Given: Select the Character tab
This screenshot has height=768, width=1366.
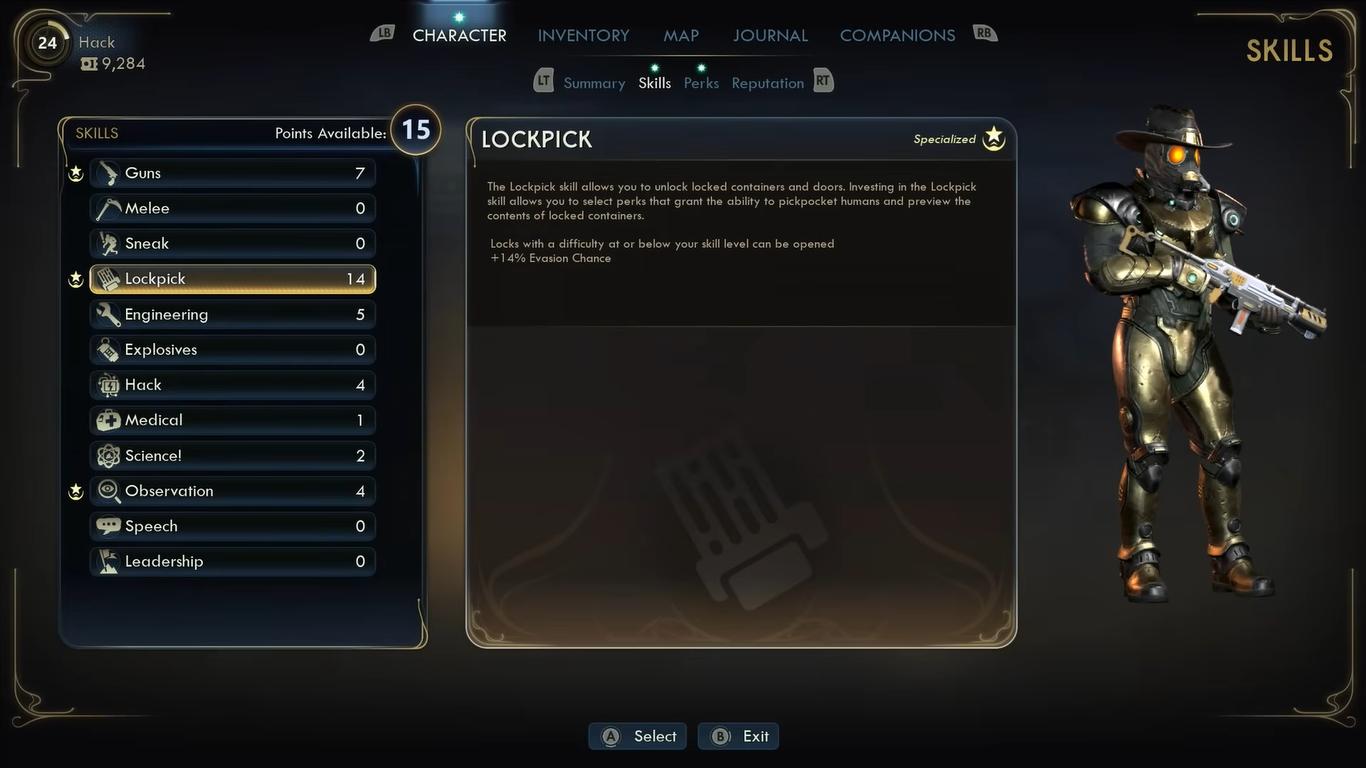Looking at the screenshot, I should coord(459,36).
